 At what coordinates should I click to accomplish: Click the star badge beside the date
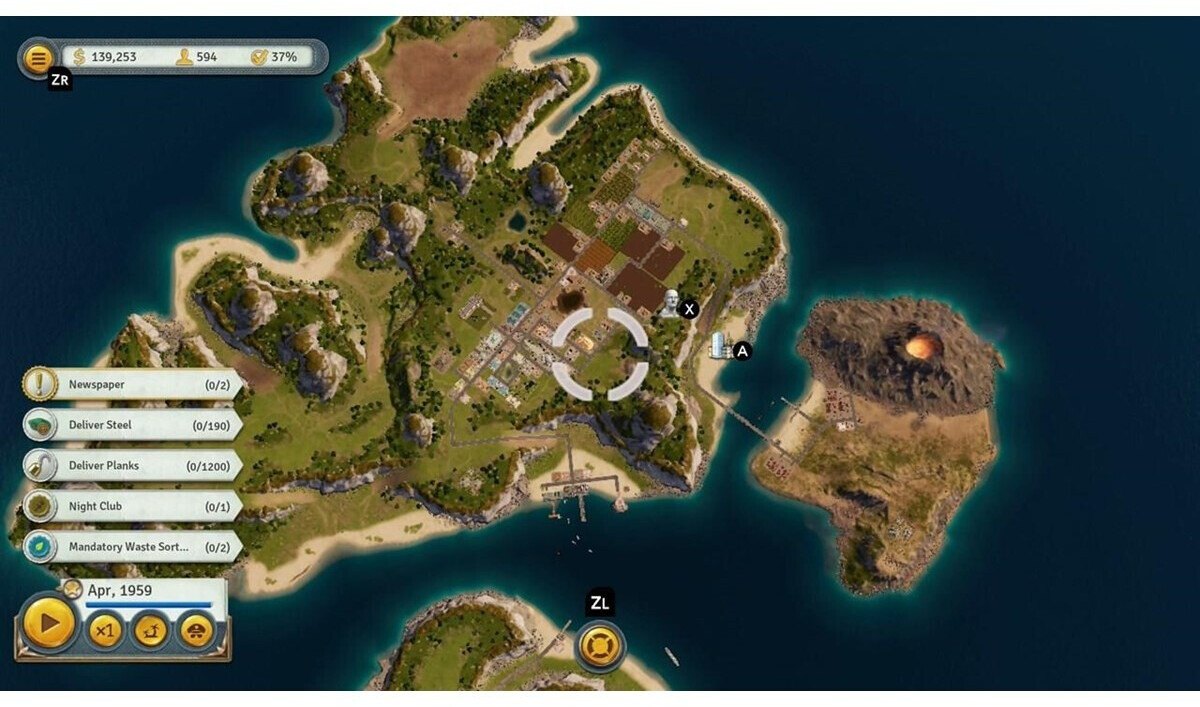[73, 589]
